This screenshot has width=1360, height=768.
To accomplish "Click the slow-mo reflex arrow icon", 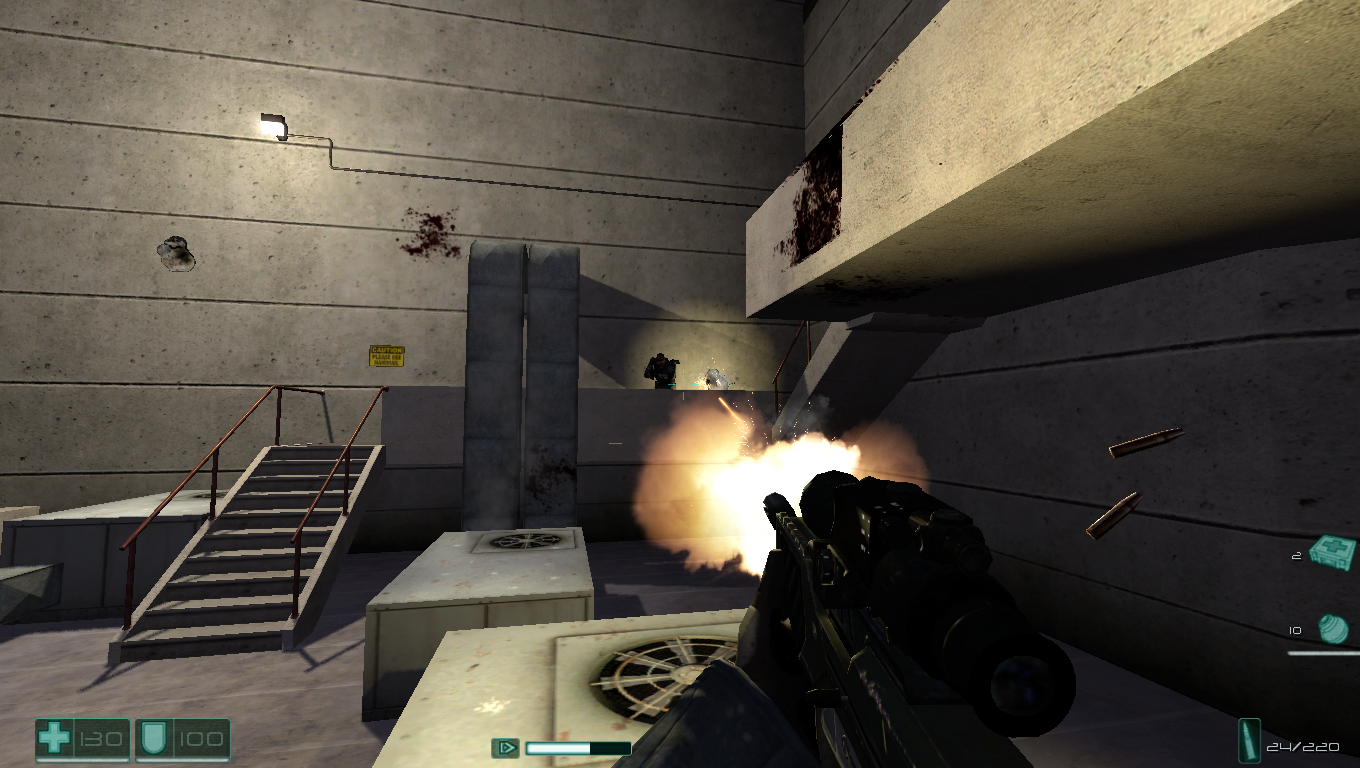I will tap(508, 747).
